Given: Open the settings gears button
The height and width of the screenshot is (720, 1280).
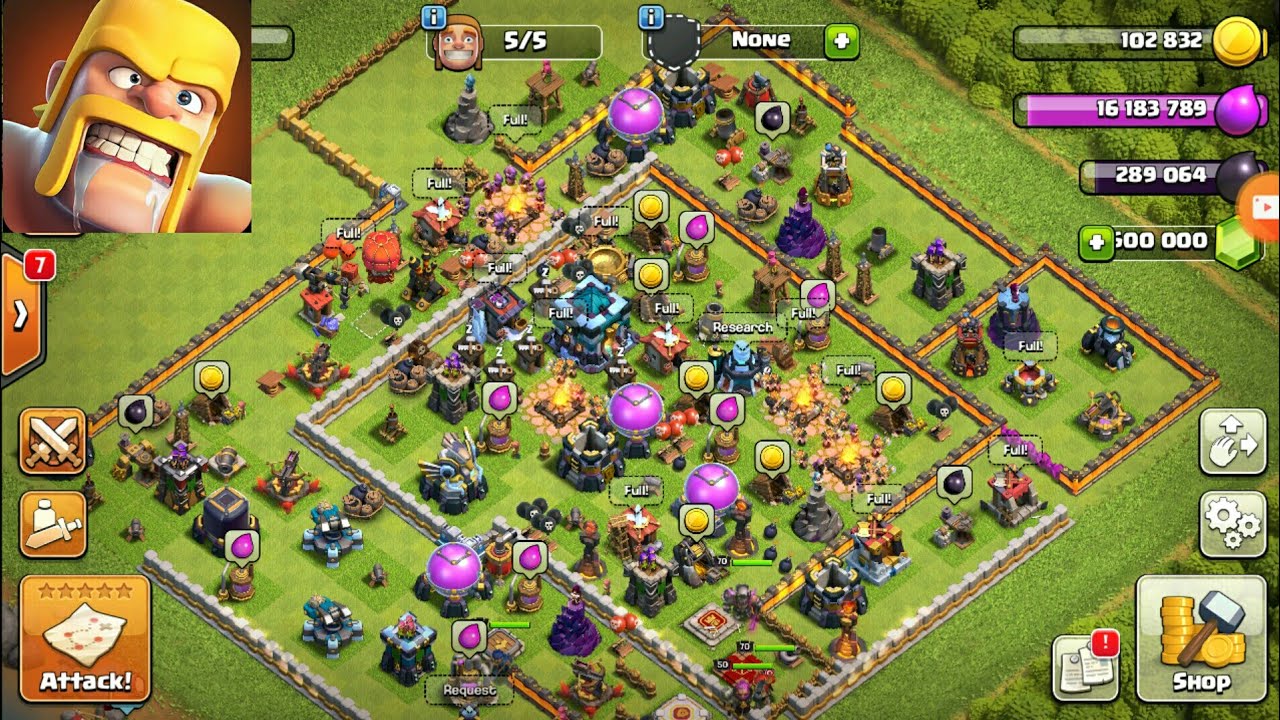Looking at the screenshot, I should [x=1233, y=523].
